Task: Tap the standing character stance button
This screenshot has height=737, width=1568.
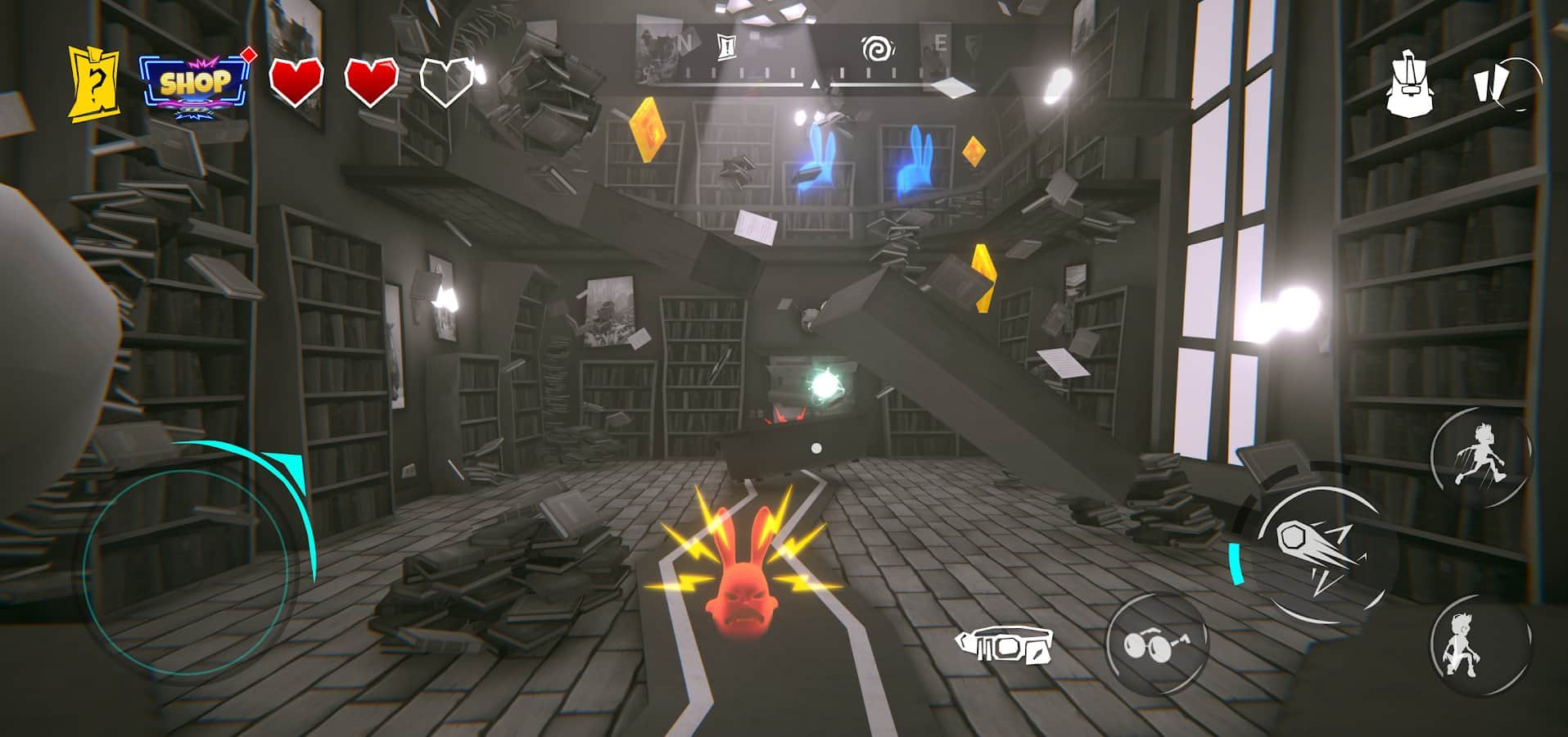Action: pos(1480,645)
